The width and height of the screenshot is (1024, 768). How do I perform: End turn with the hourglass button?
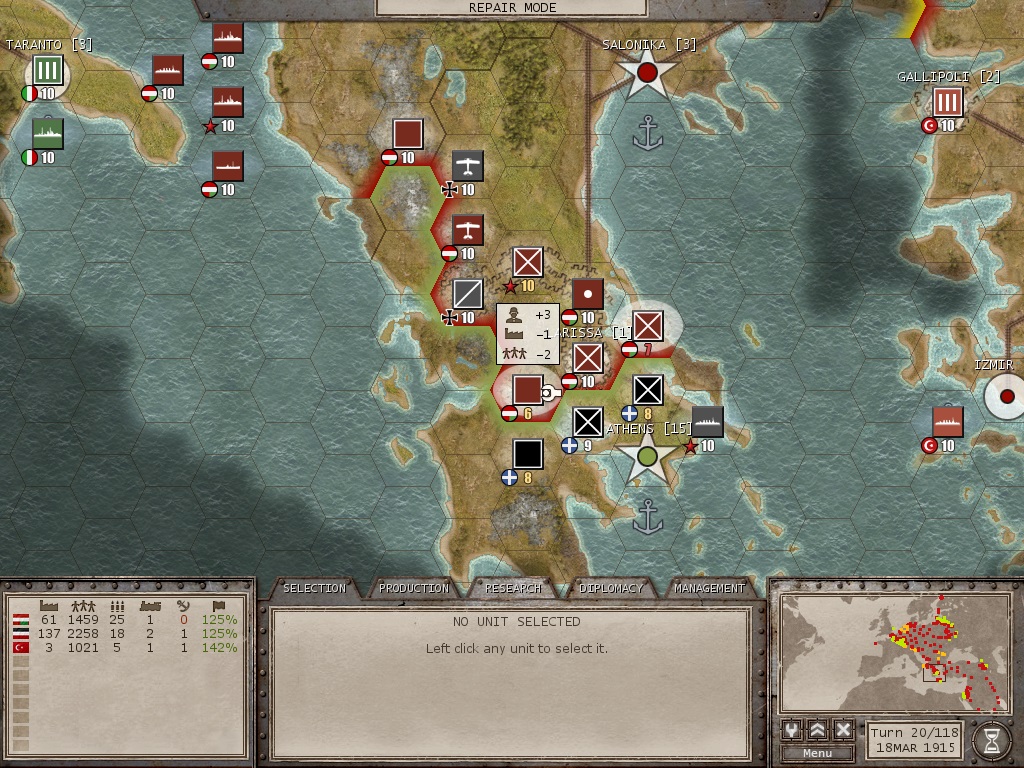(x=991, y=740)
